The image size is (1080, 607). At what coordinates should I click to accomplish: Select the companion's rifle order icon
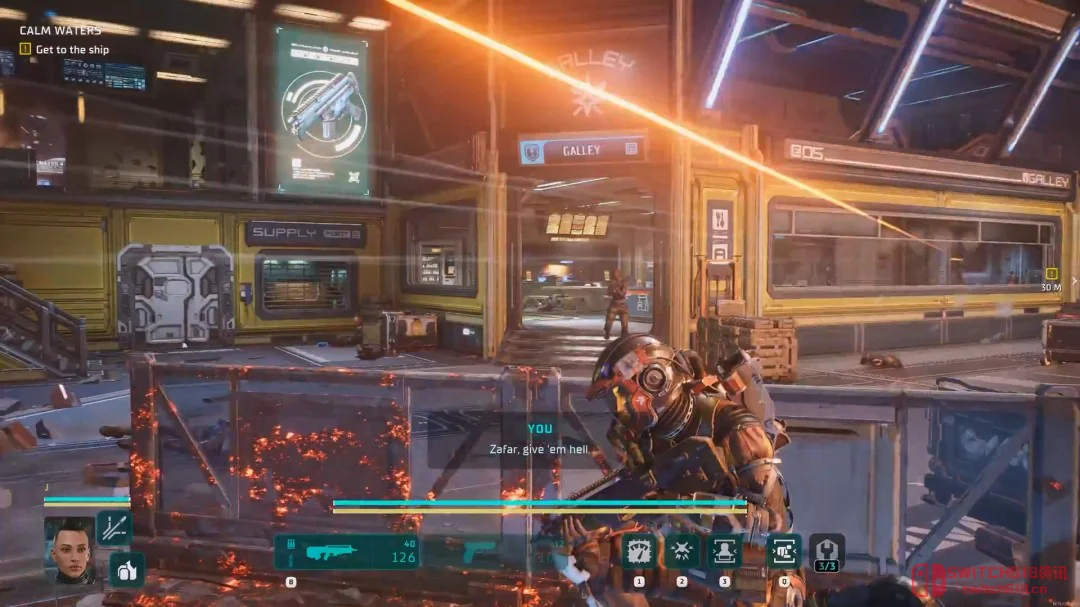click(x=114, y=527)
